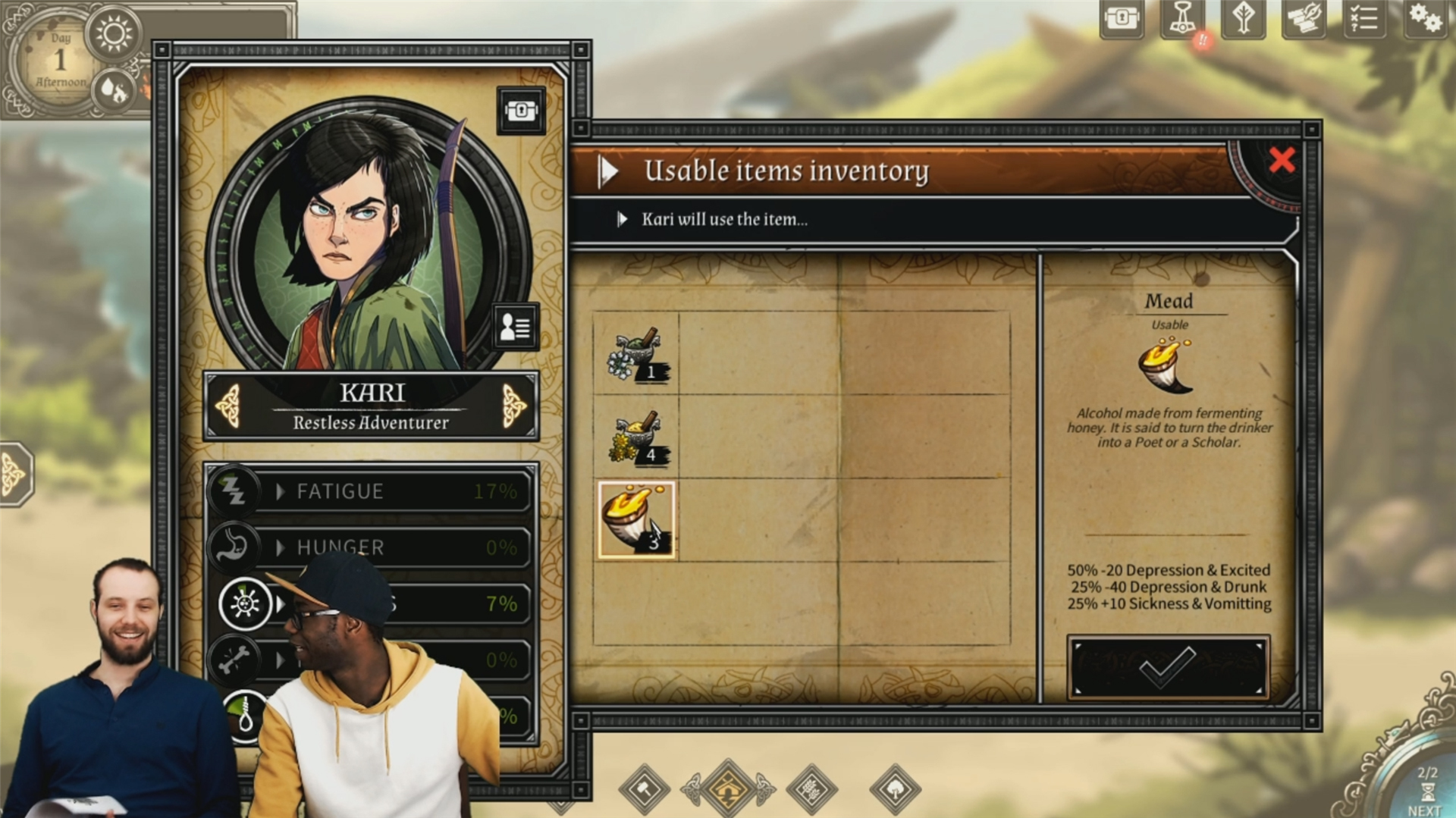Open the map and compass journal
The image size is (1456, 818).
tap(1303, 18)
